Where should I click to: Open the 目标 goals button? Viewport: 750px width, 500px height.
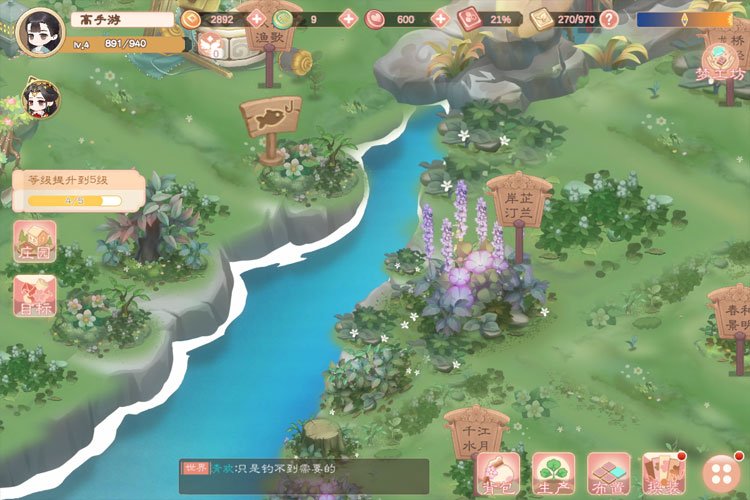click(x=35, y=296)
